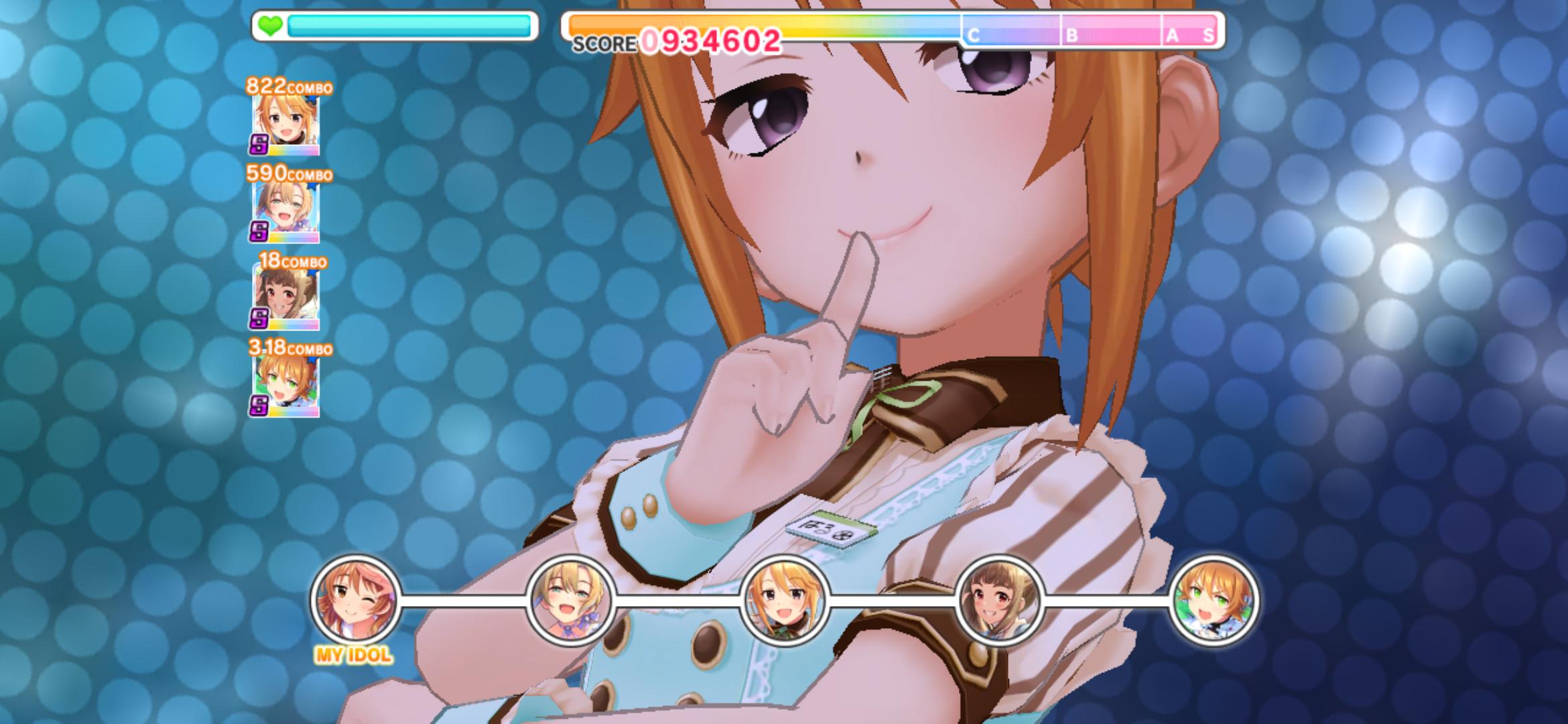The image size is (1568, 724).
Task: Tap the brown-haired bun idol circle
Action: click(999, 600)
